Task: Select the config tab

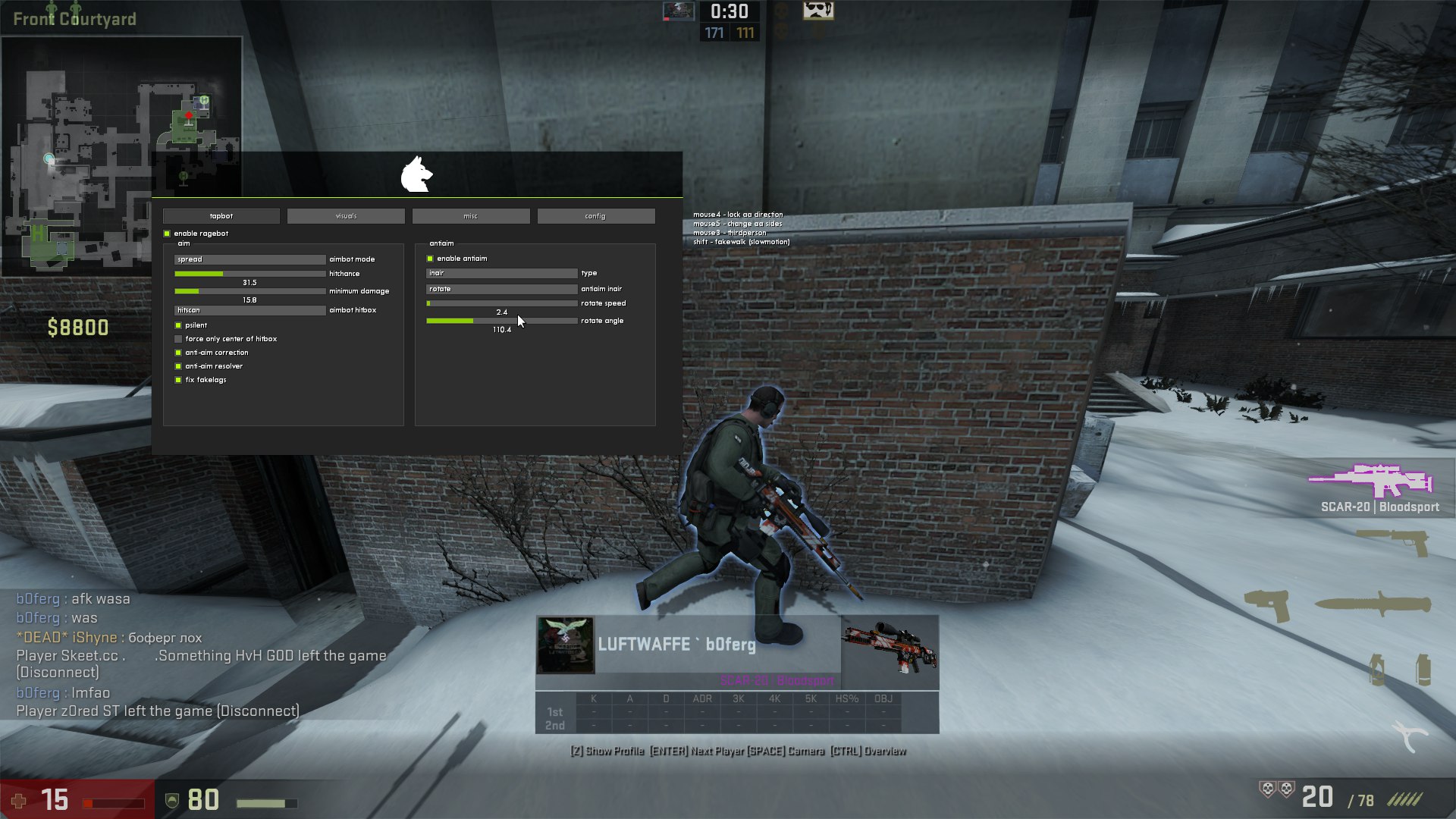Action: [595, 216]
